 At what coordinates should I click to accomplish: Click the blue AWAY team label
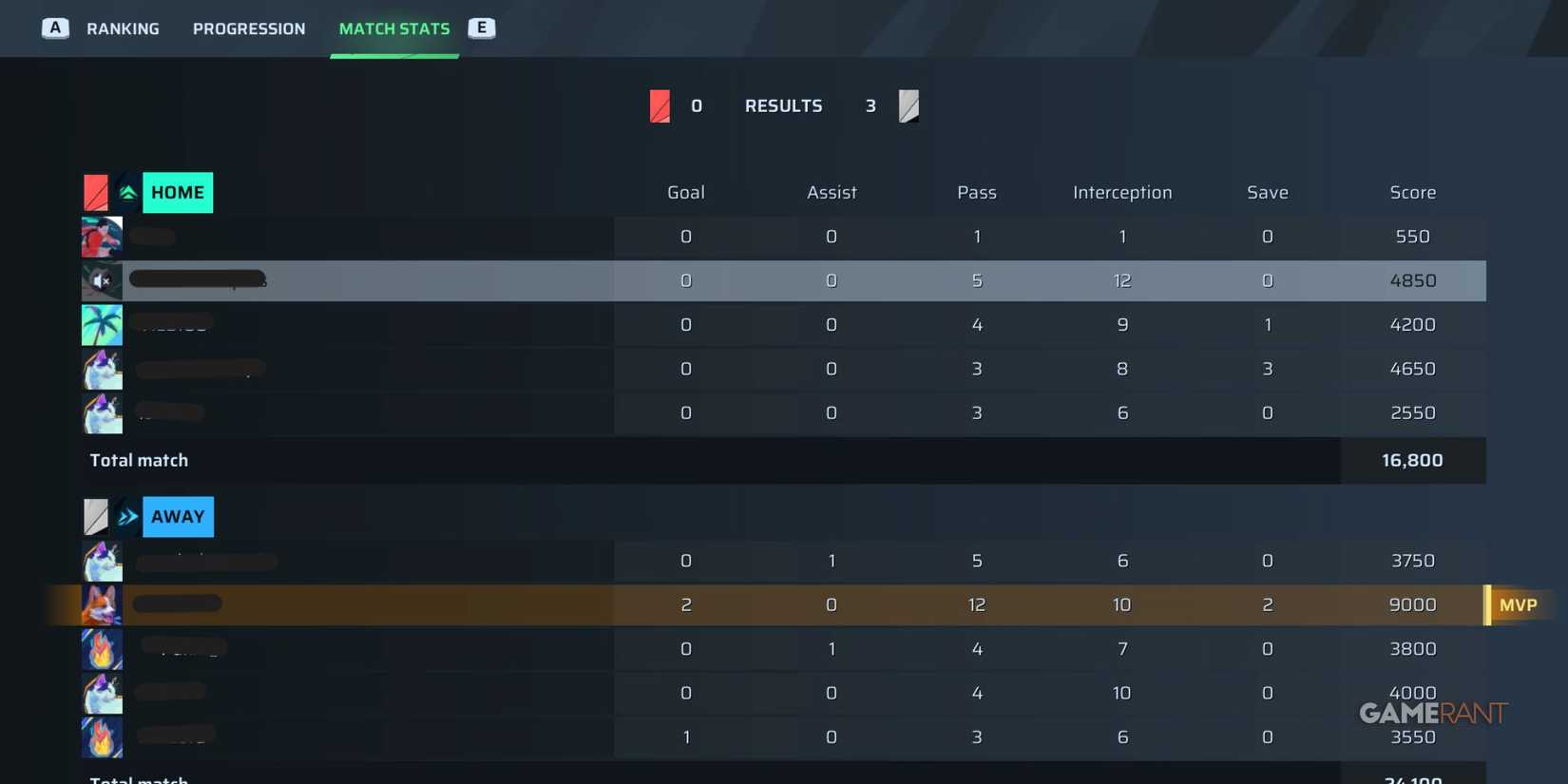tap(177, 516)
